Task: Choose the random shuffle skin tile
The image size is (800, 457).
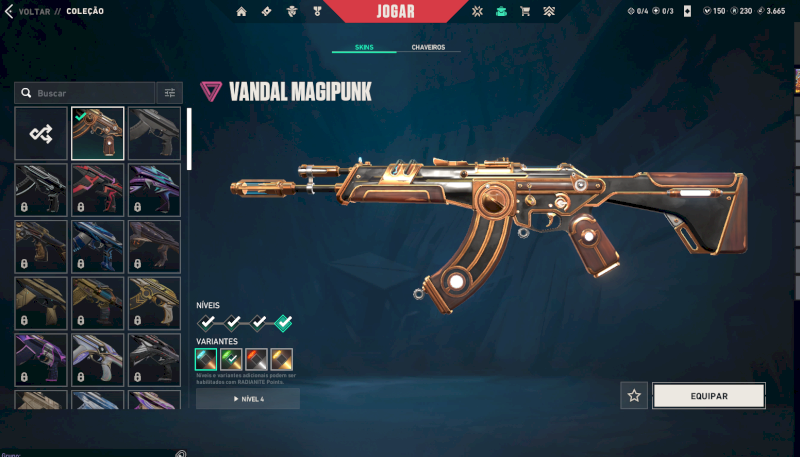Action: point(41,134)
